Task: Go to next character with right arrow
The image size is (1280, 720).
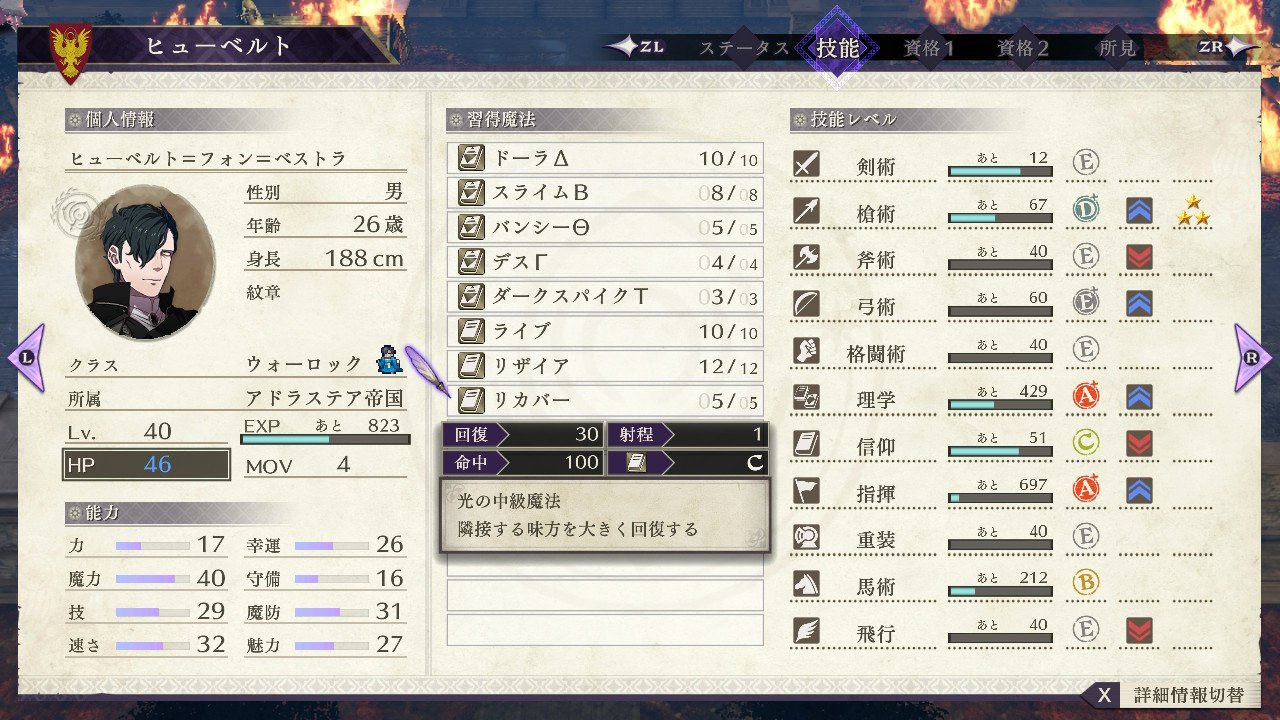Action: tap(1253, 357)
